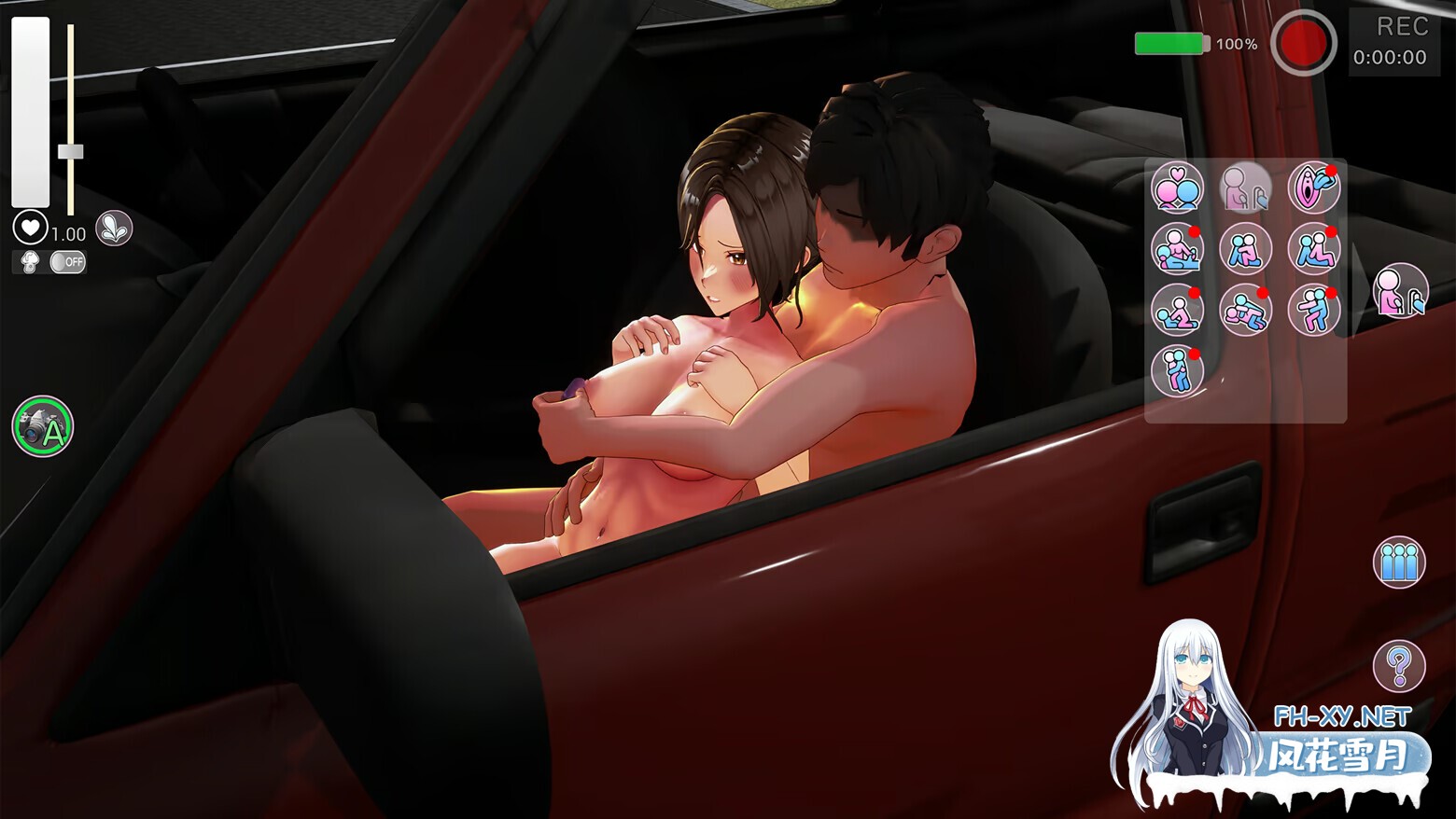Switch the OFF toggle to on
Screen dimensions: 1456x819
(70, 263)
